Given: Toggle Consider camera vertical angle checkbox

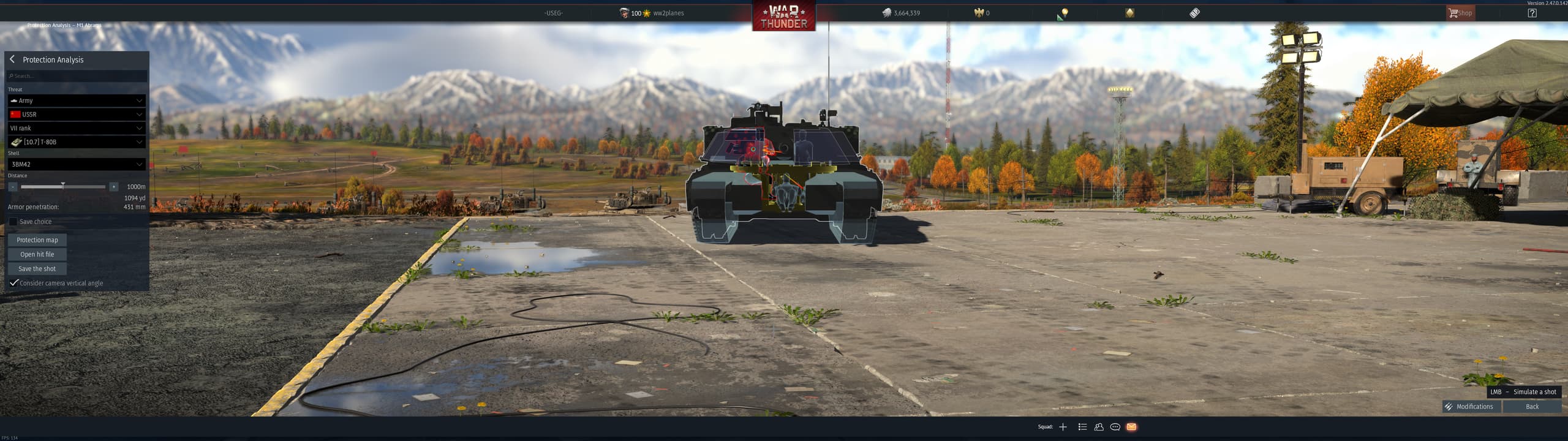Looking at the screenshot, I should (x=13, y=283).
